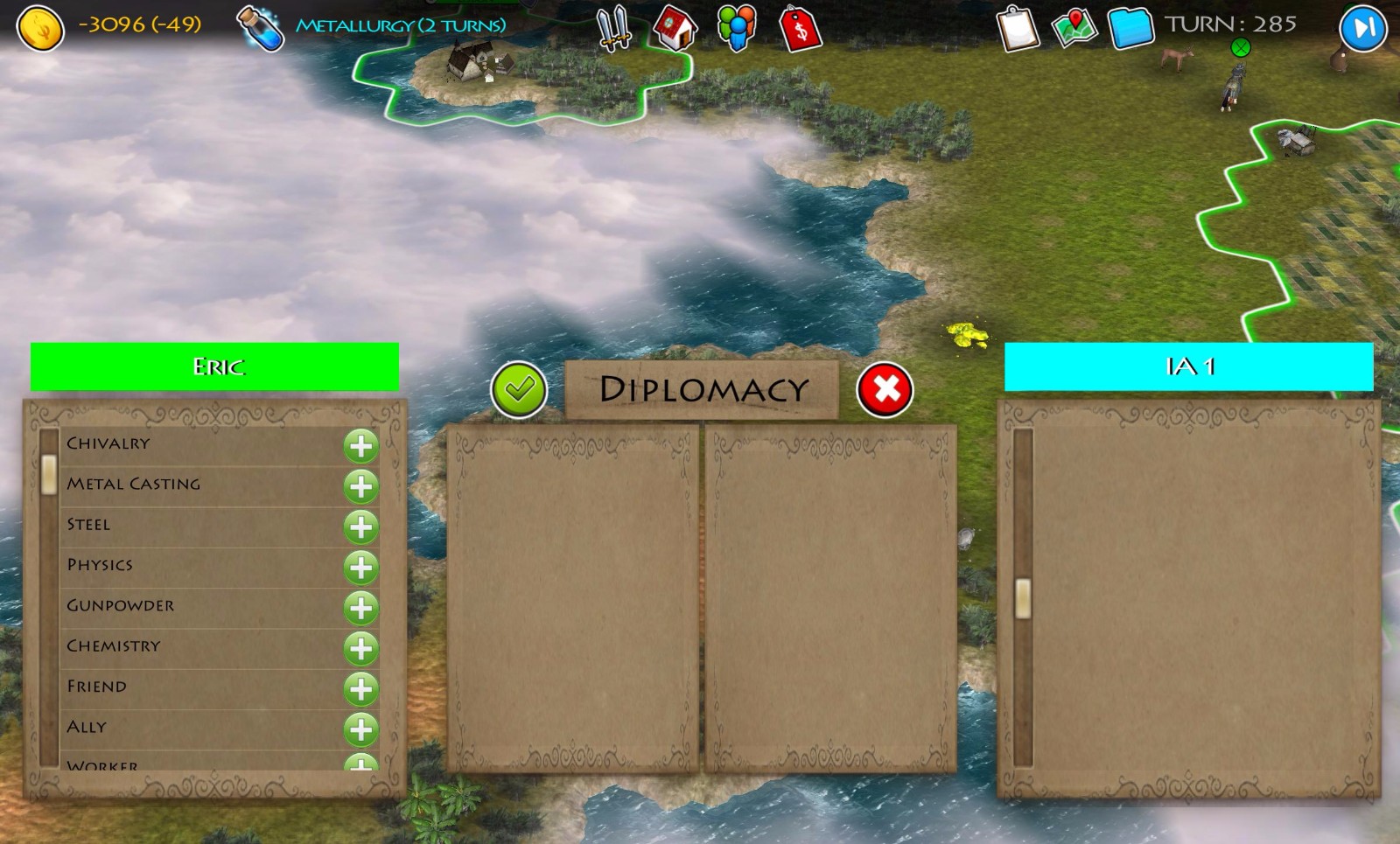
Task: Click the gold coin treasury icon
Action: coord(40,28)
